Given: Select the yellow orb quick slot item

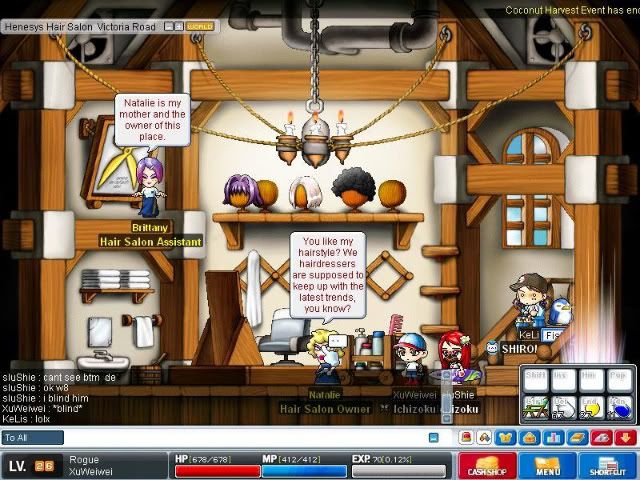Looking at the screenshot, I should [593, 407].
